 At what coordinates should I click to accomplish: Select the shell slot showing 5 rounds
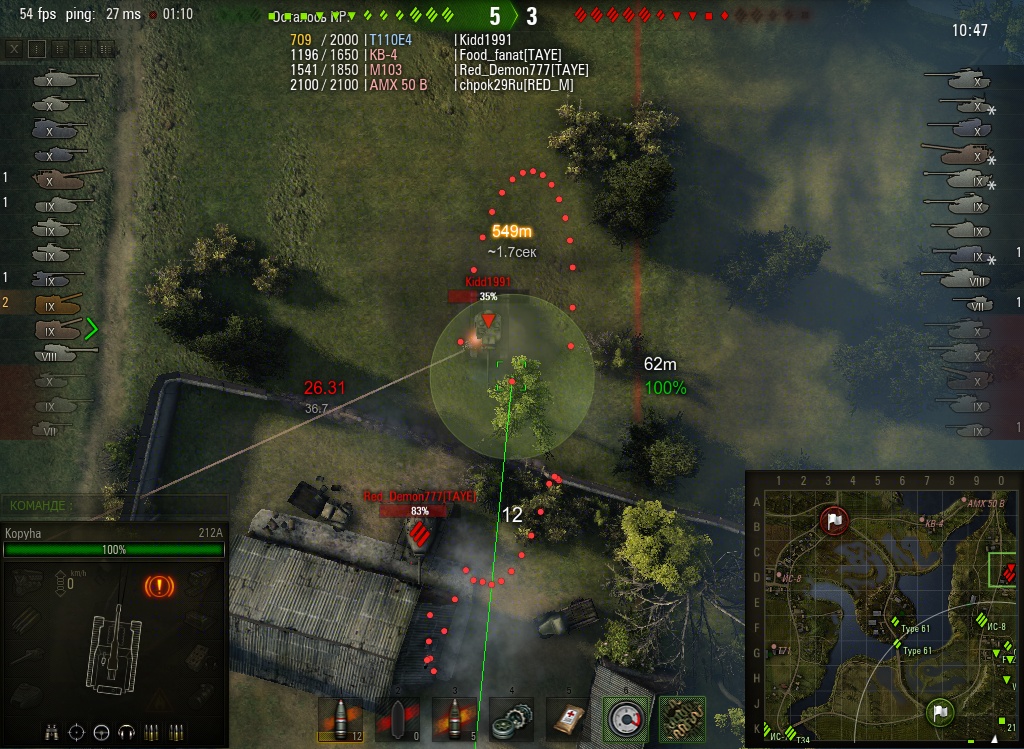pyautogui.click(x=452, y=719)
